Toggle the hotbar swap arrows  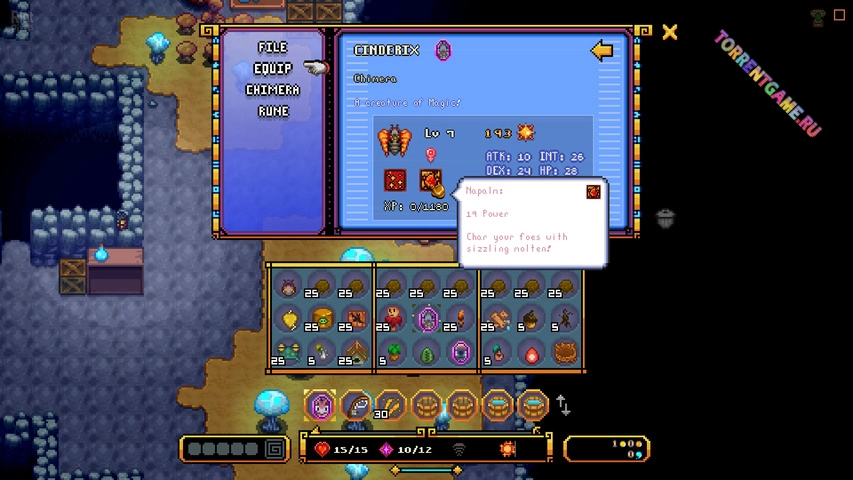[564, 405]
